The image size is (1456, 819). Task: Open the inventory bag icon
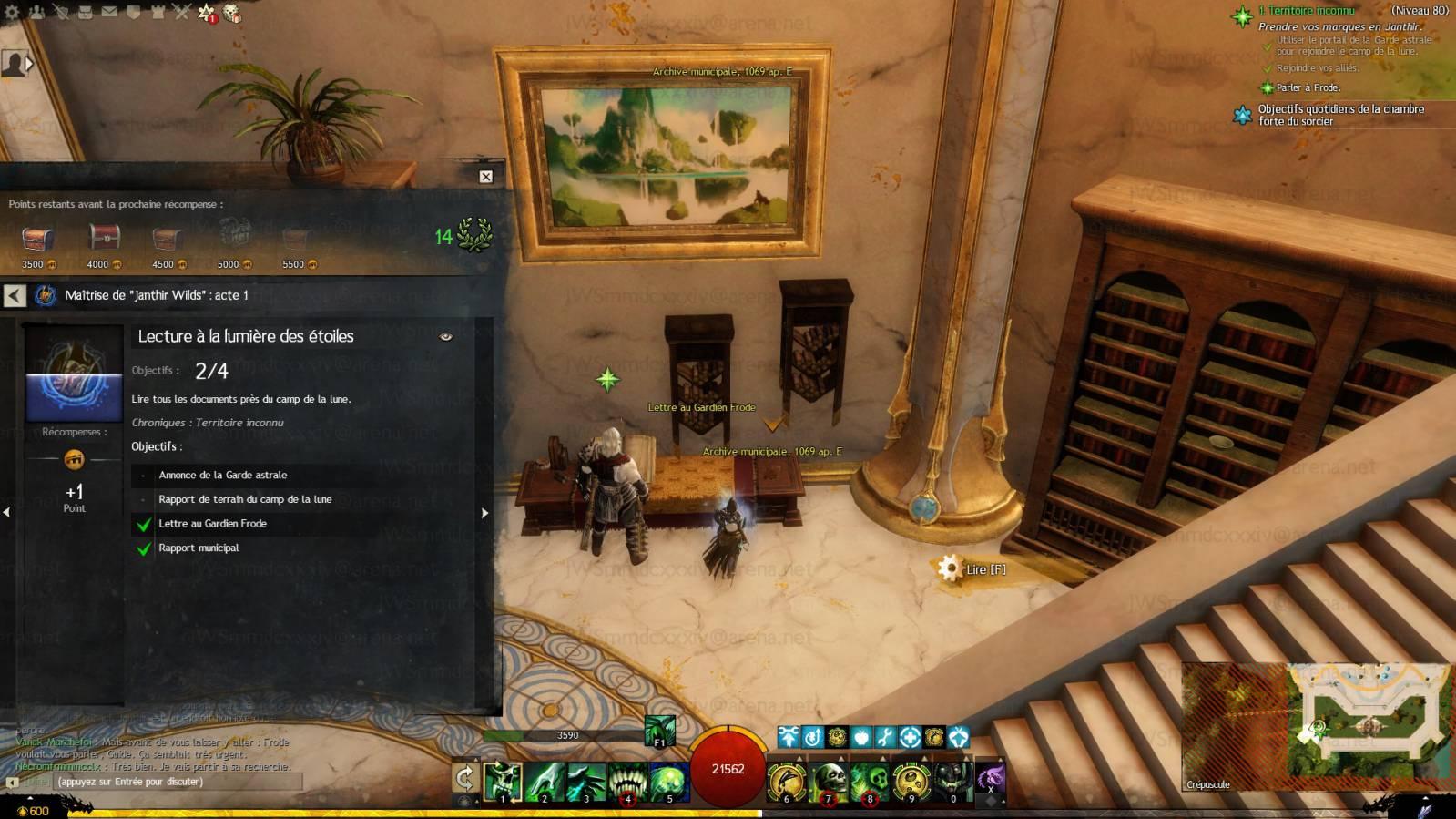(85, 12)
